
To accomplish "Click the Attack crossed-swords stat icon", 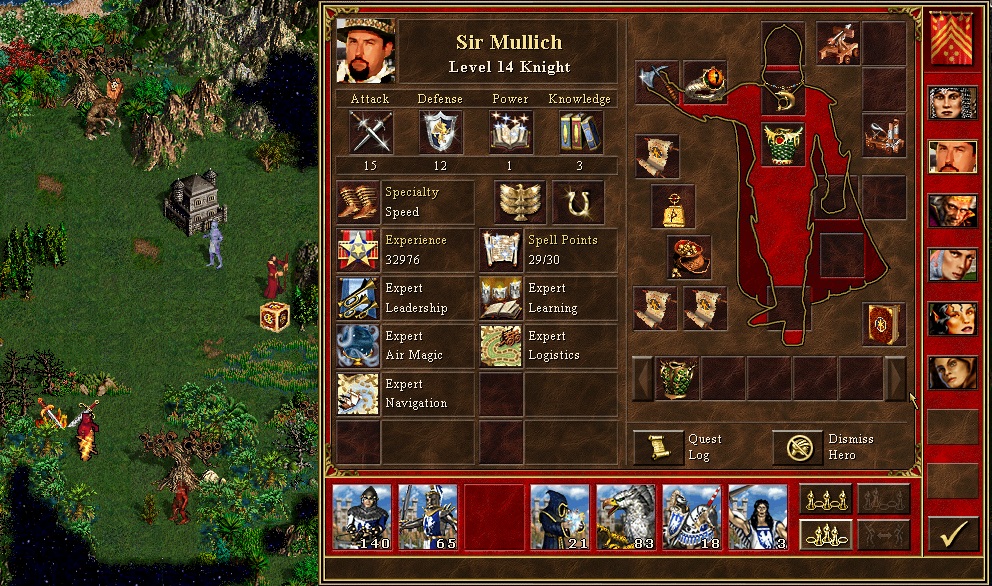I will tap(370, 132).
